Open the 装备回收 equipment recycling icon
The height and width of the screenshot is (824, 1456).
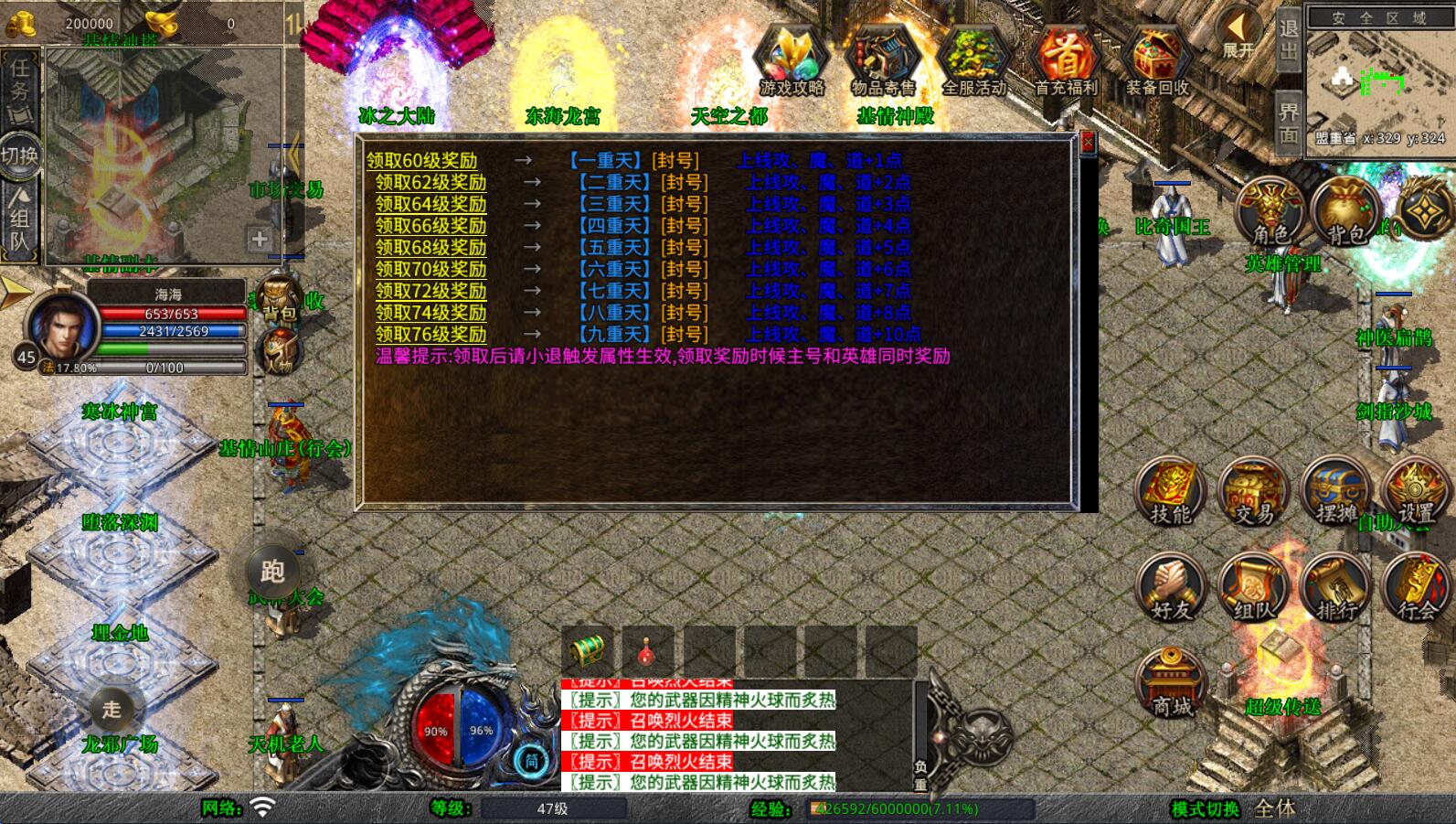pos(1156,59)
